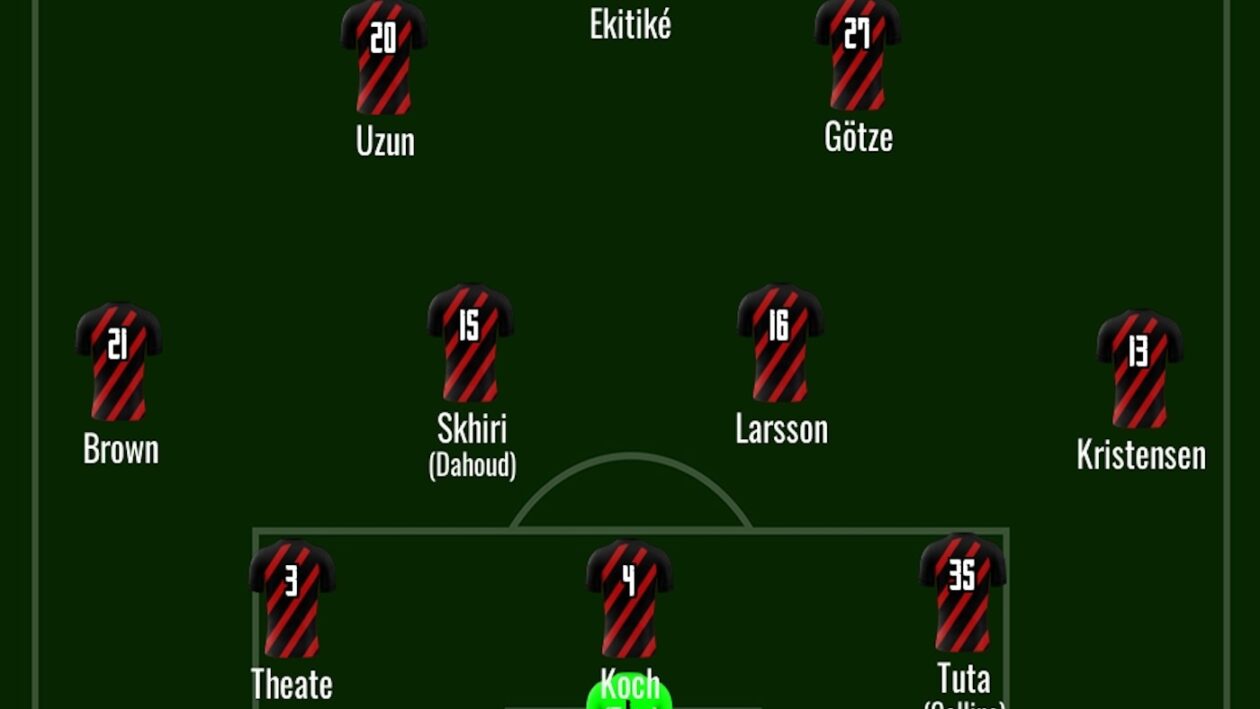
Task: Click Larsson's number 16 shirt
Action: pos(780,343)
